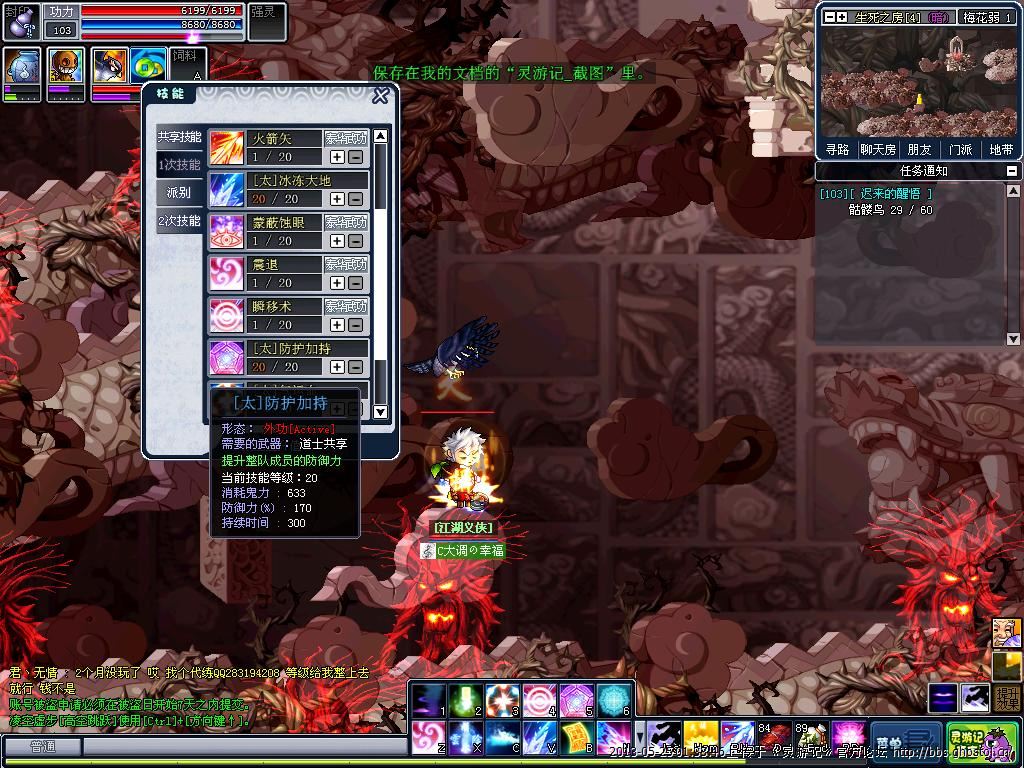The height and width of the screenshot is (768, 1024).
Task: Switch to the 共享技能 tab
Action: [179, 136]
